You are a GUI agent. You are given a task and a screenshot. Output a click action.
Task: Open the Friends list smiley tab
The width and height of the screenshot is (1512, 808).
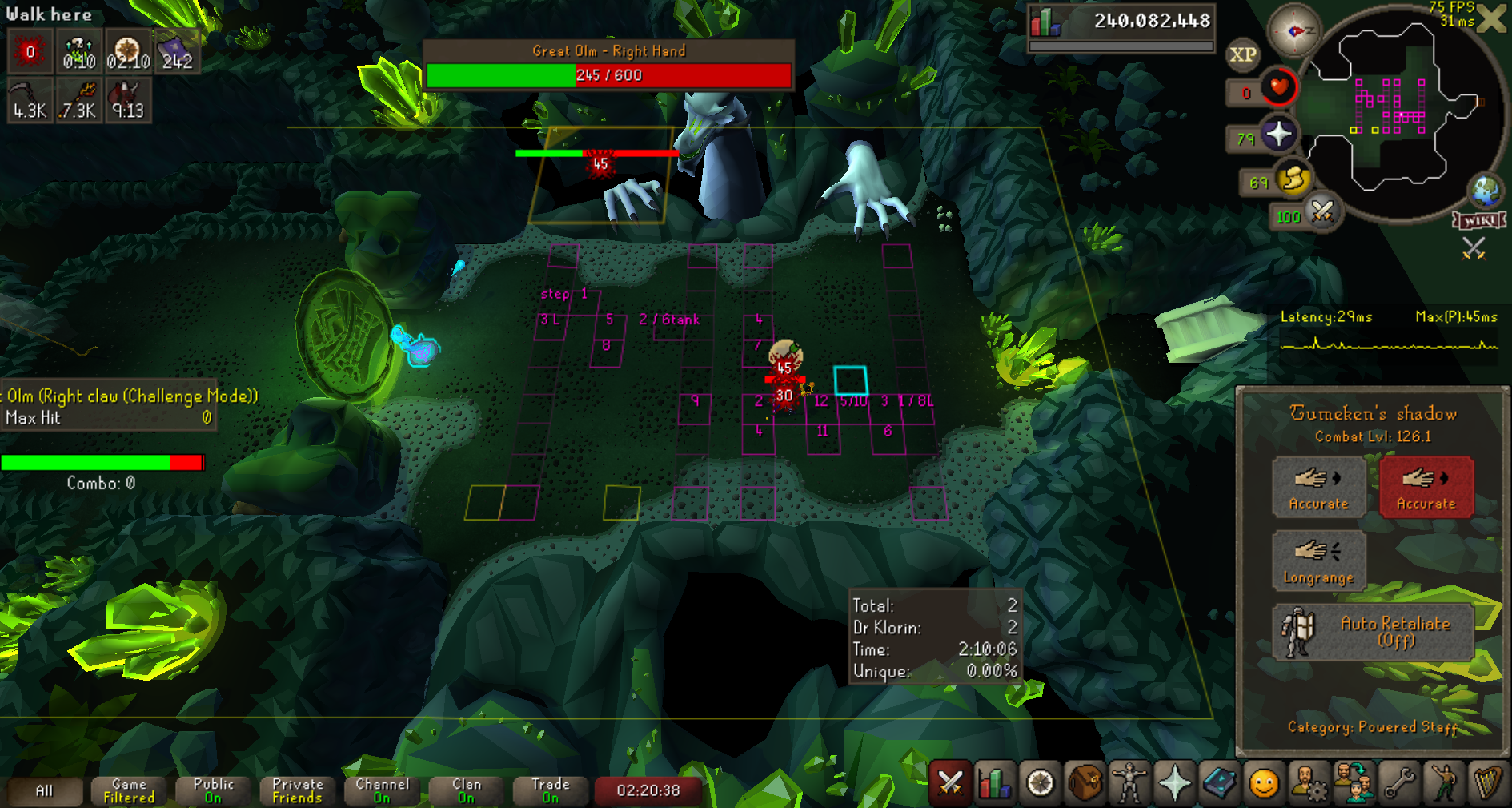(x=1264, y=782)
